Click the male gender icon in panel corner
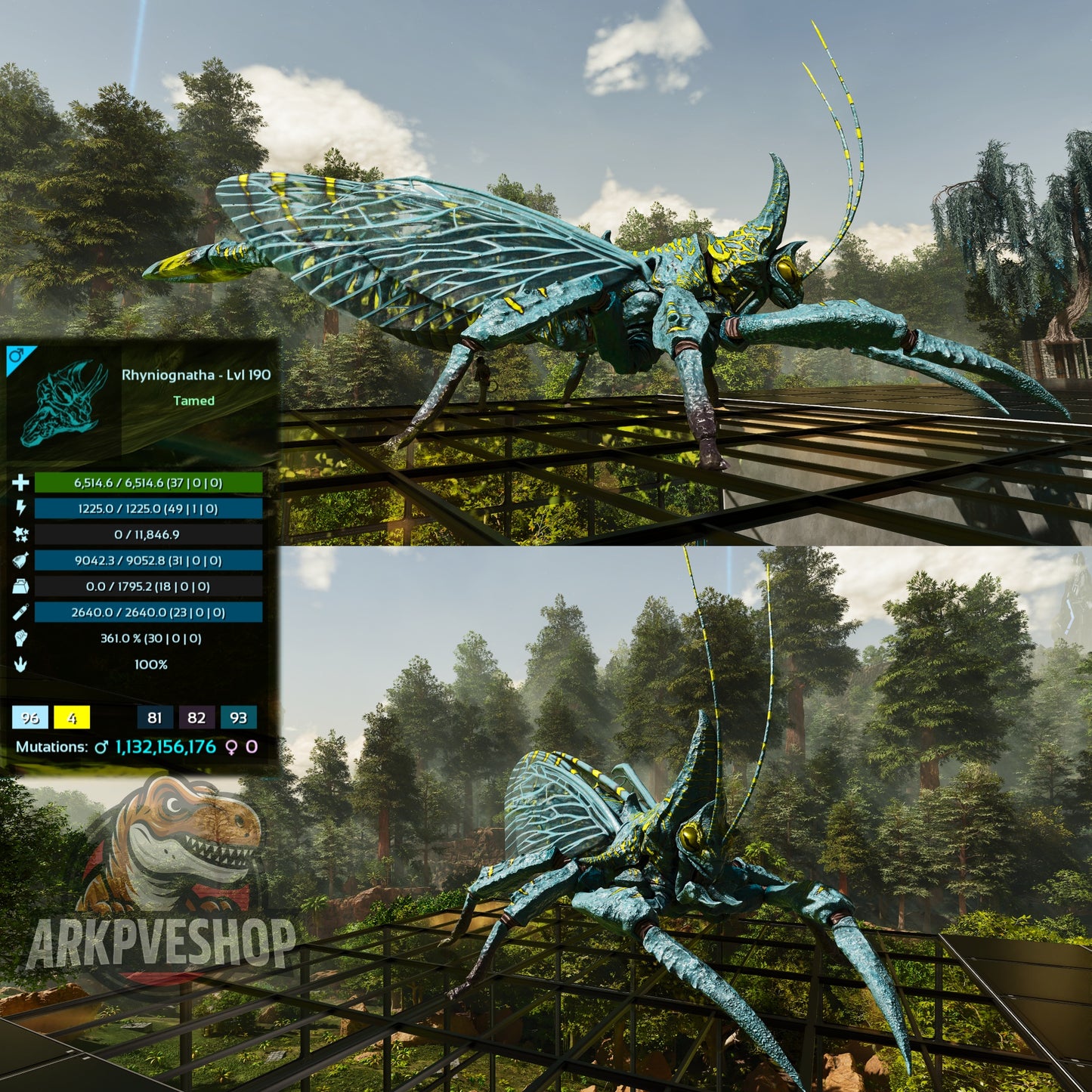This screenshot has width=1092, height=1092. (x=14, y=355)
